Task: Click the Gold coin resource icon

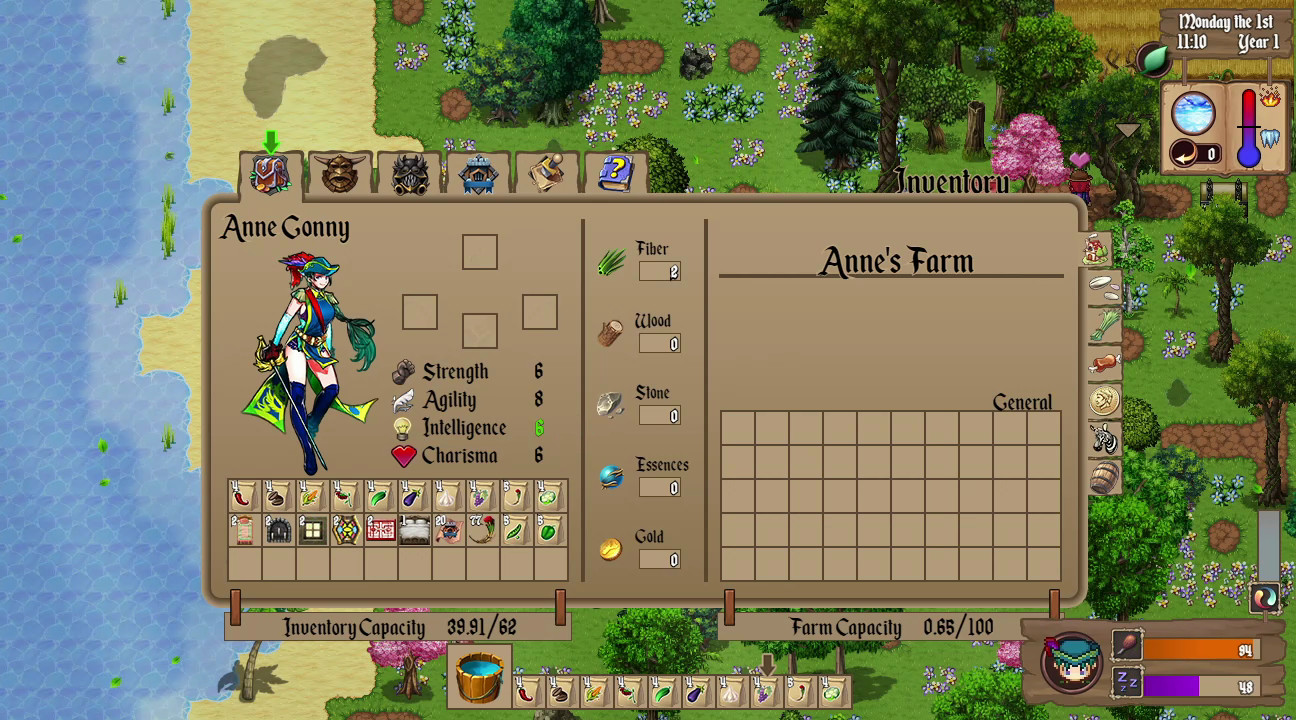Action: (x=611, y=548)
